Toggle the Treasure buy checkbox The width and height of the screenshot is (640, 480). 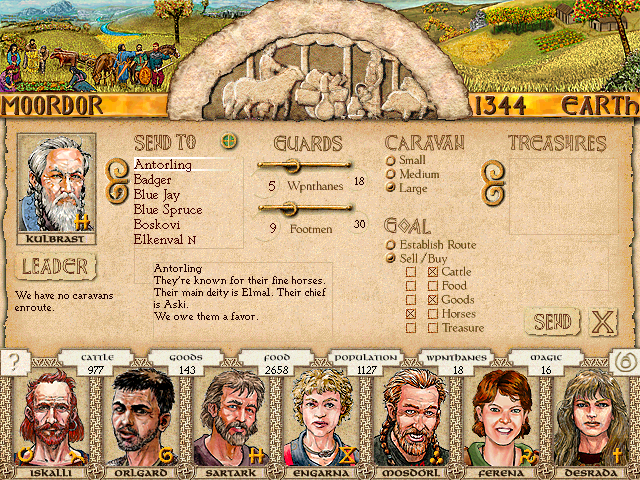tap(433, 328)
